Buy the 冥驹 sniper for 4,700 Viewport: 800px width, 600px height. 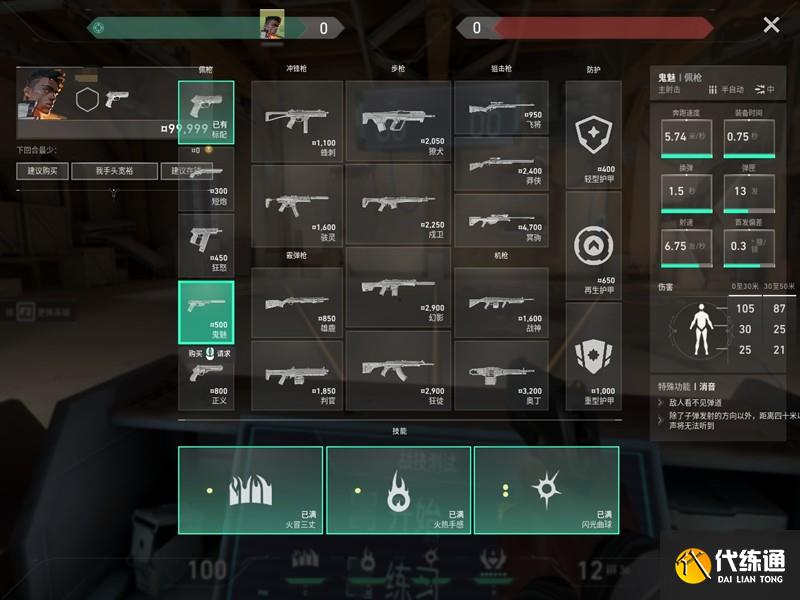[501, 205]
